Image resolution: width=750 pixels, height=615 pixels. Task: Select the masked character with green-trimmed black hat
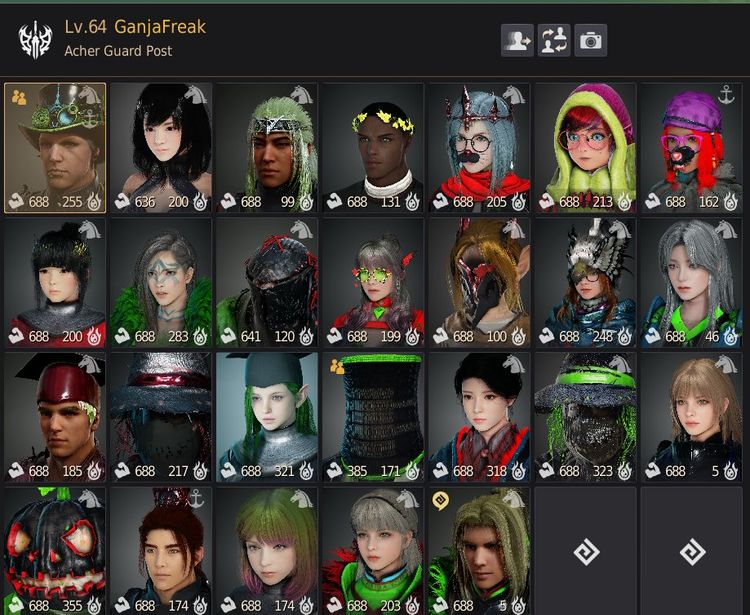click(x=584, y=416)
